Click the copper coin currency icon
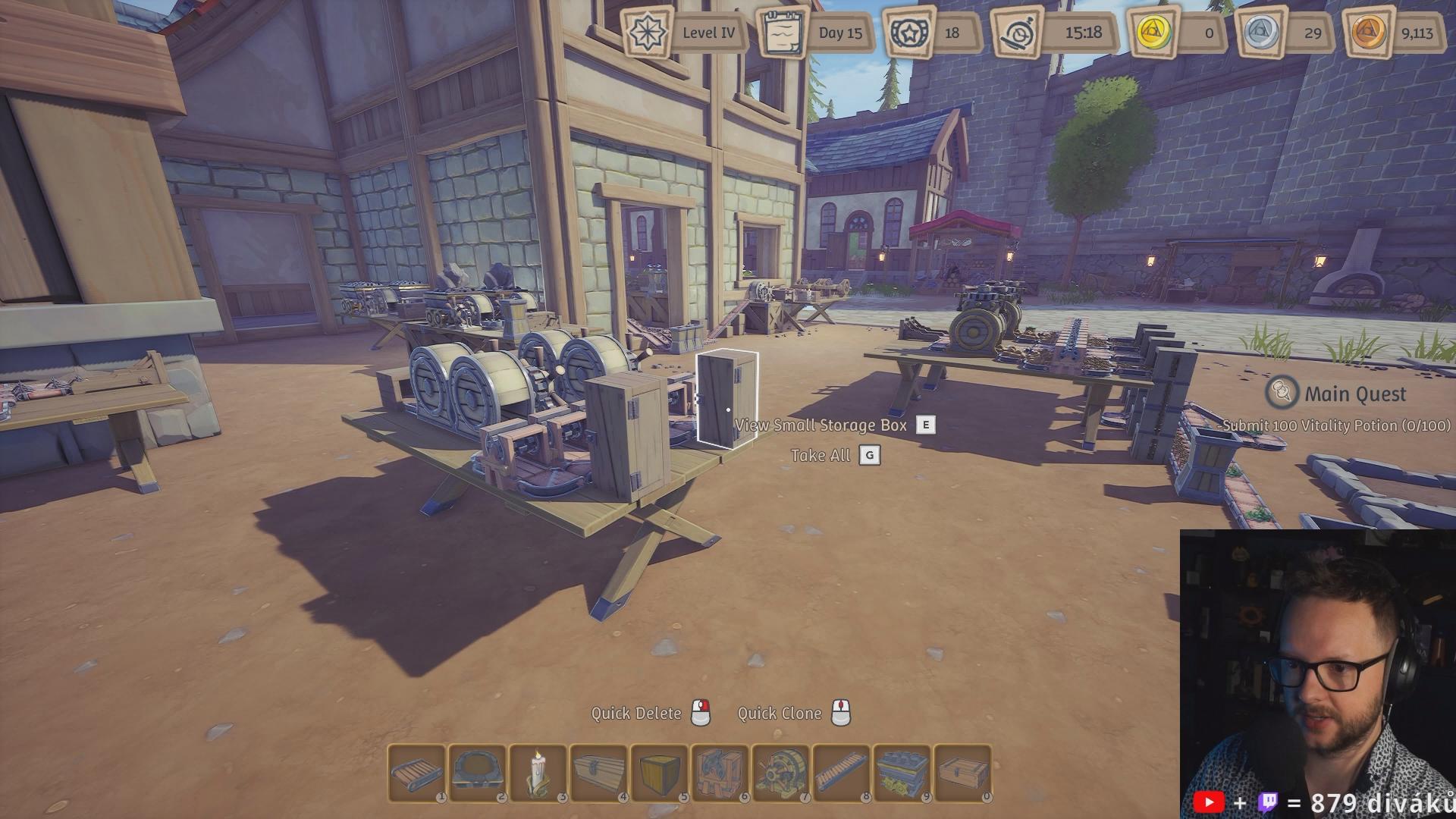This screenshot has width=1456, height=819. (x=1370, y=33)
